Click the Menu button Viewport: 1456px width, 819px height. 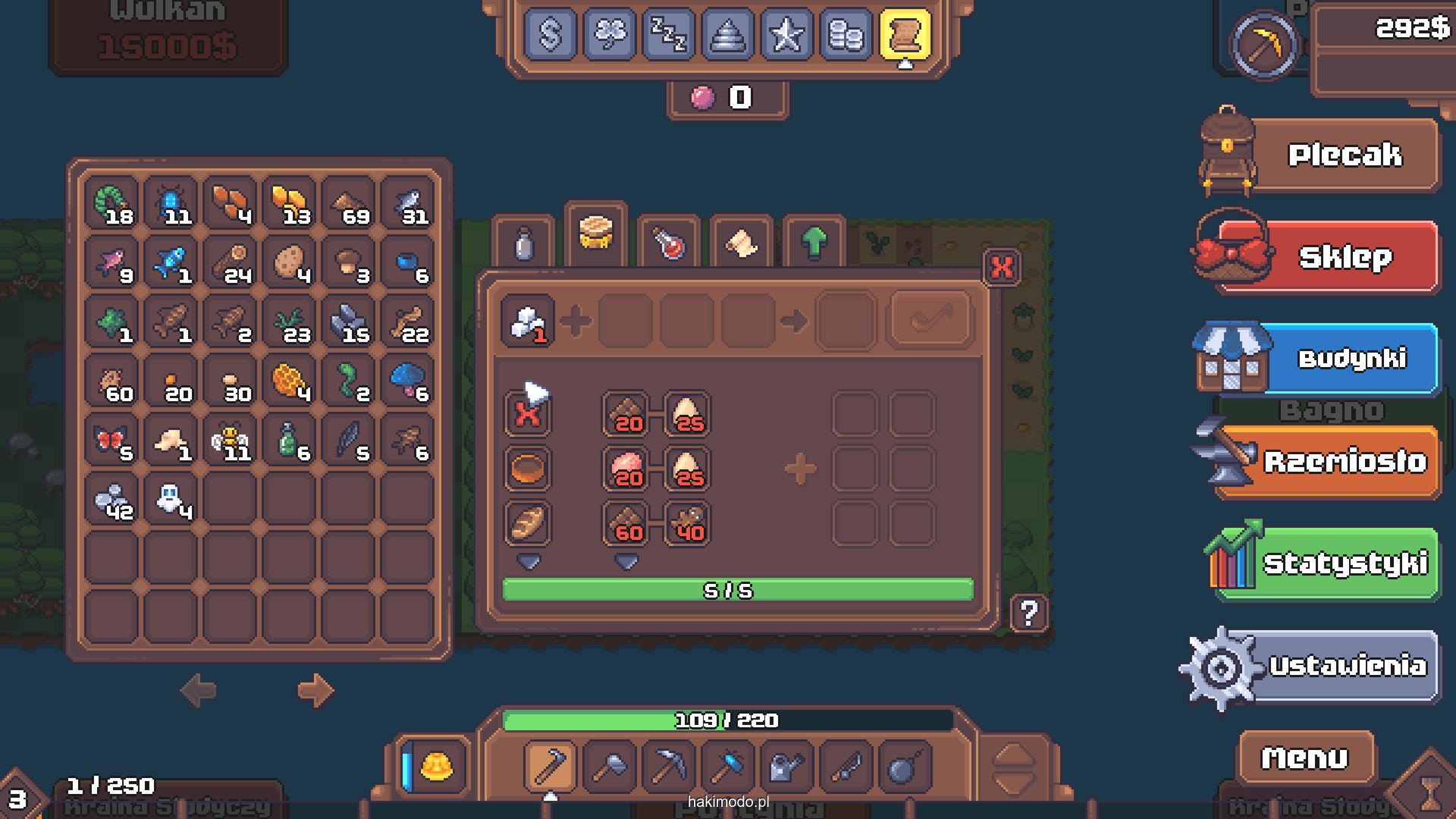[x=1304, y=758]
